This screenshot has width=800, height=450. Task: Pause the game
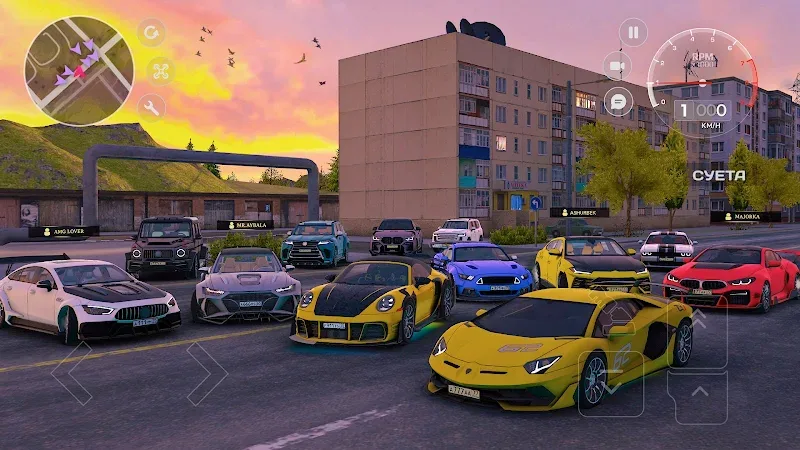(x=632, y=32)
